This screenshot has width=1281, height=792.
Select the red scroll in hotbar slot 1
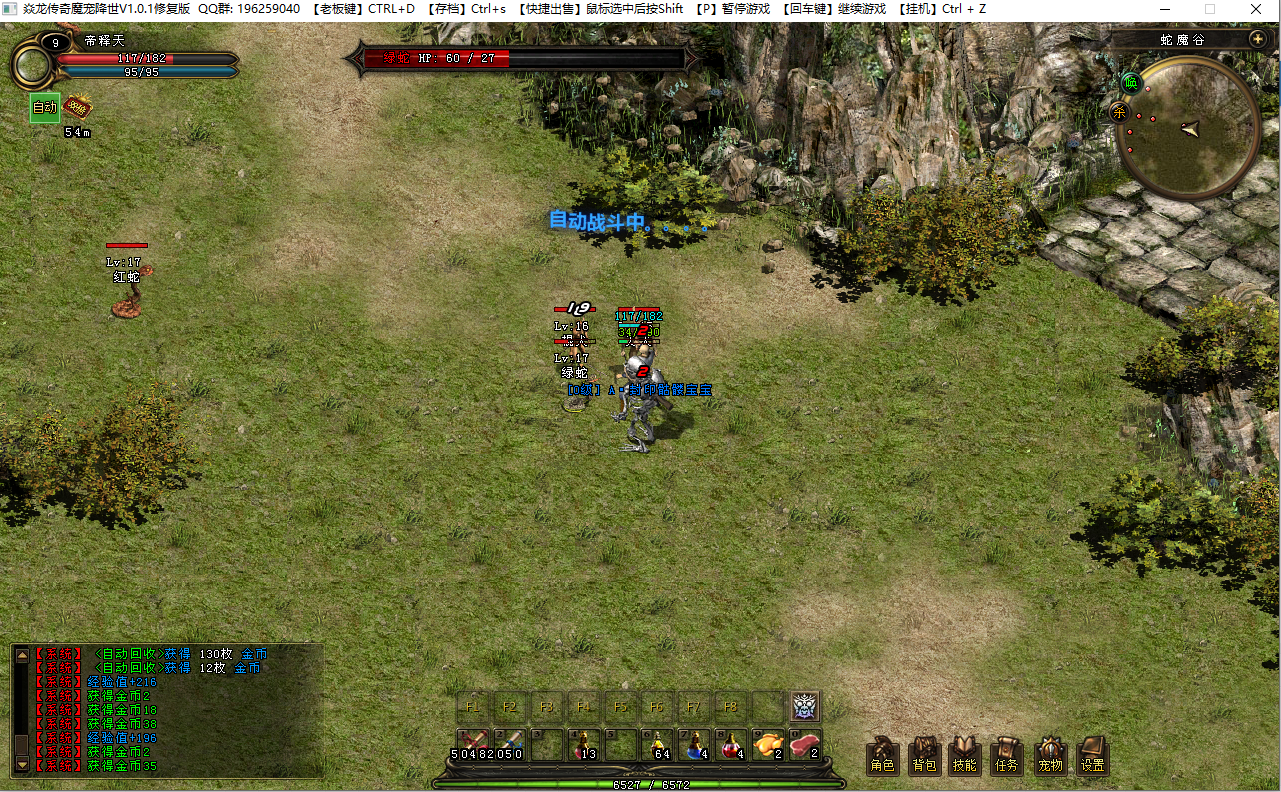coord(471,745)
